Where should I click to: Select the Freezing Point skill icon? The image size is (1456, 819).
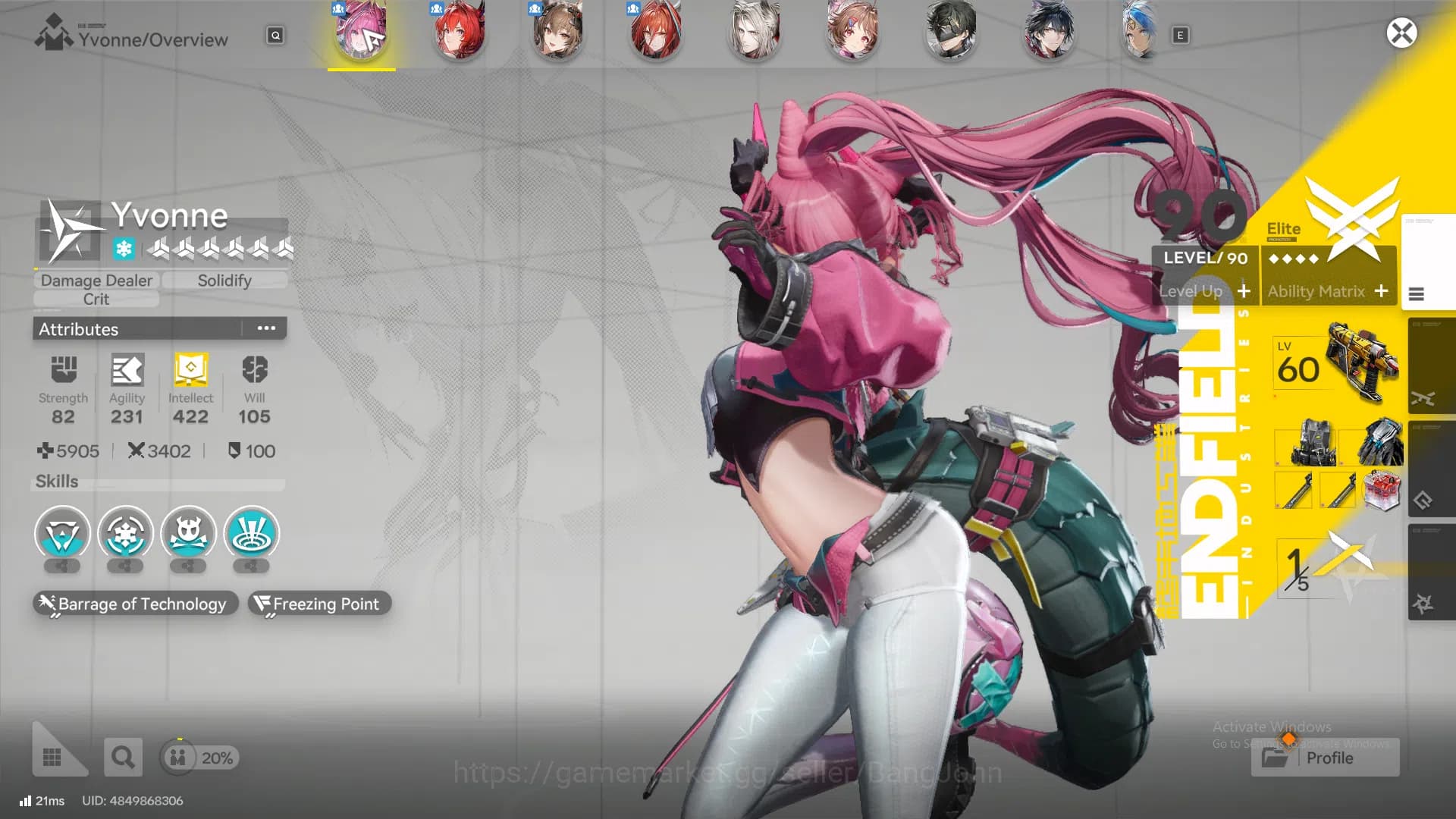click(x=318, y=604)
